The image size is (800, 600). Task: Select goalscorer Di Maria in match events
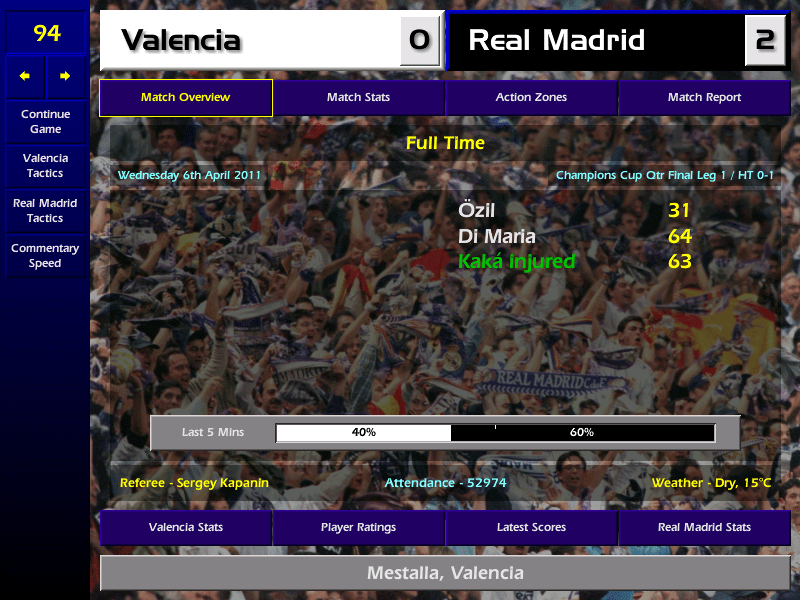coord(496,236)
